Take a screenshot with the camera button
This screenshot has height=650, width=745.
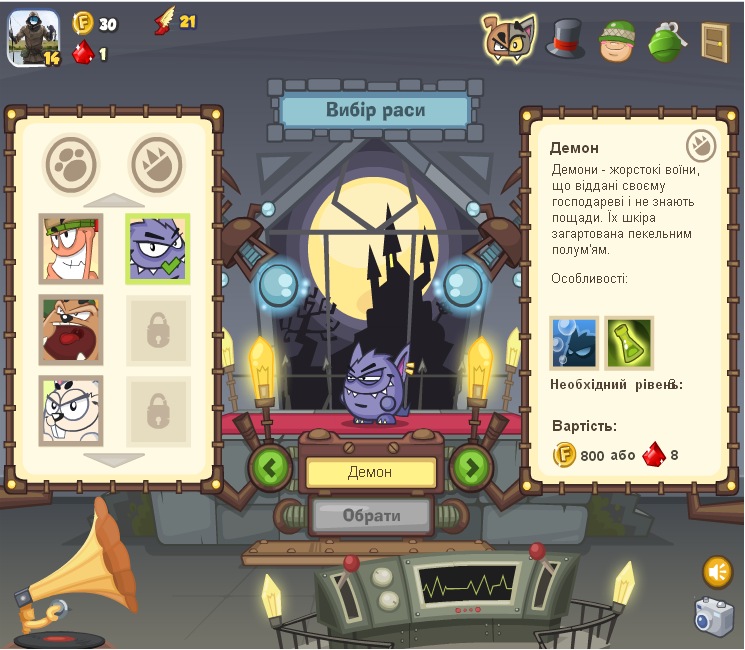(x=714, y=616)
